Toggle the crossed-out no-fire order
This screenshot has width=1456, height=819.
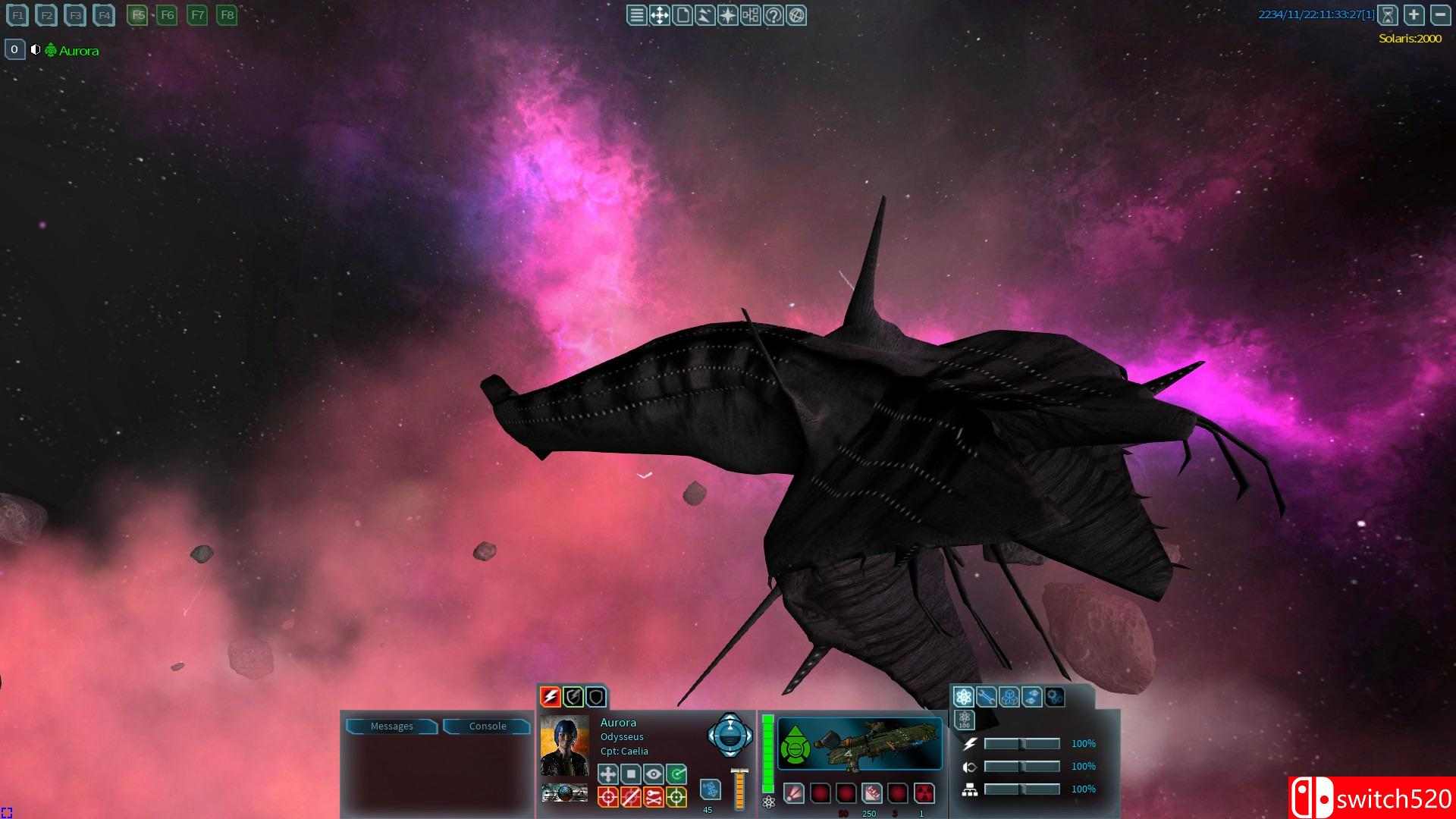[631, 797]
